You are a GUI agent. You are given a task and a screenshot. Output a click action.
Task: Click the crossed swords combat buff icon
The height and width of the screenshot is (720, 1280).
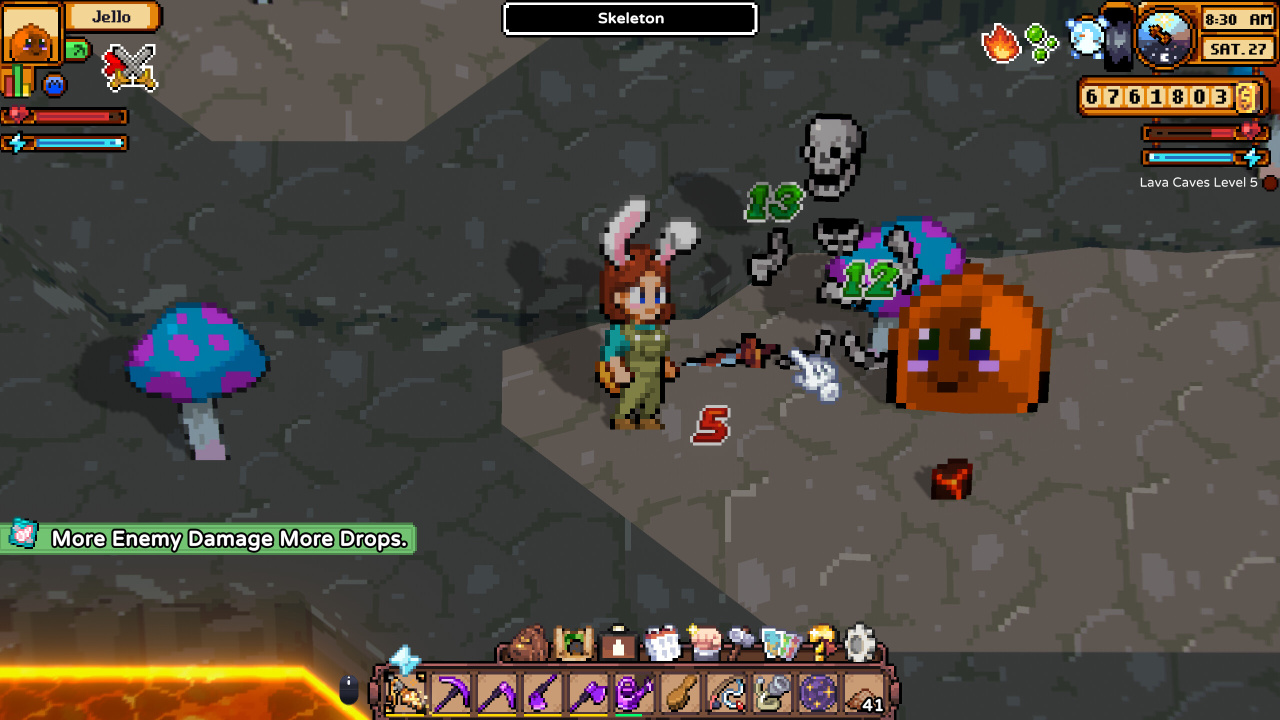click(130, 67)
